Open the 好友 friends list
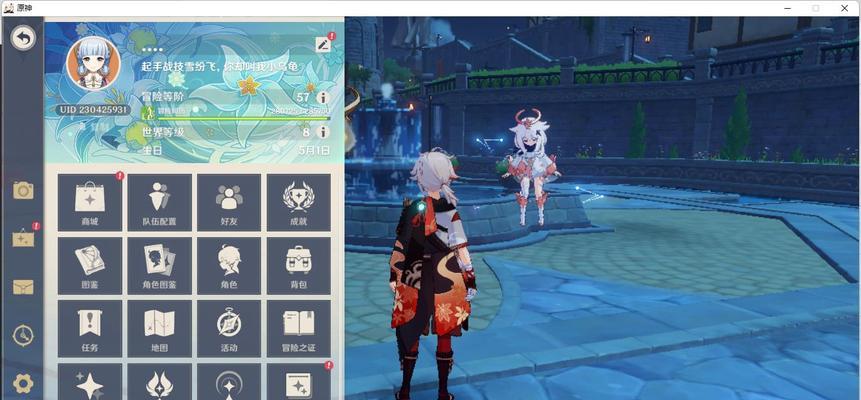The image size is (861, 400). point(229,203)
